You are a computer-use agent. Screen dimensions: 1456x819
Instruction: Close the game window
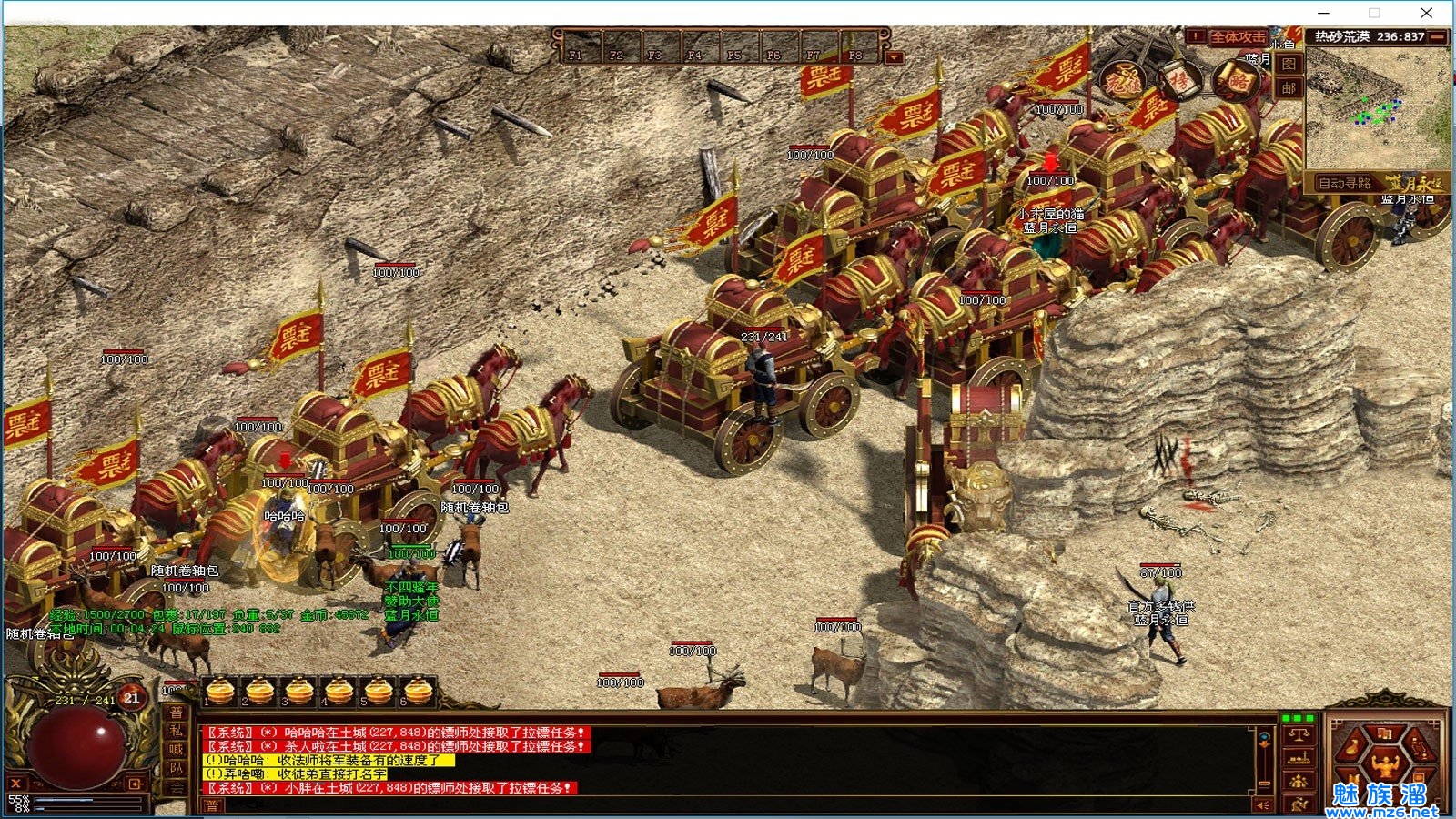click(x=1426, y=13)
